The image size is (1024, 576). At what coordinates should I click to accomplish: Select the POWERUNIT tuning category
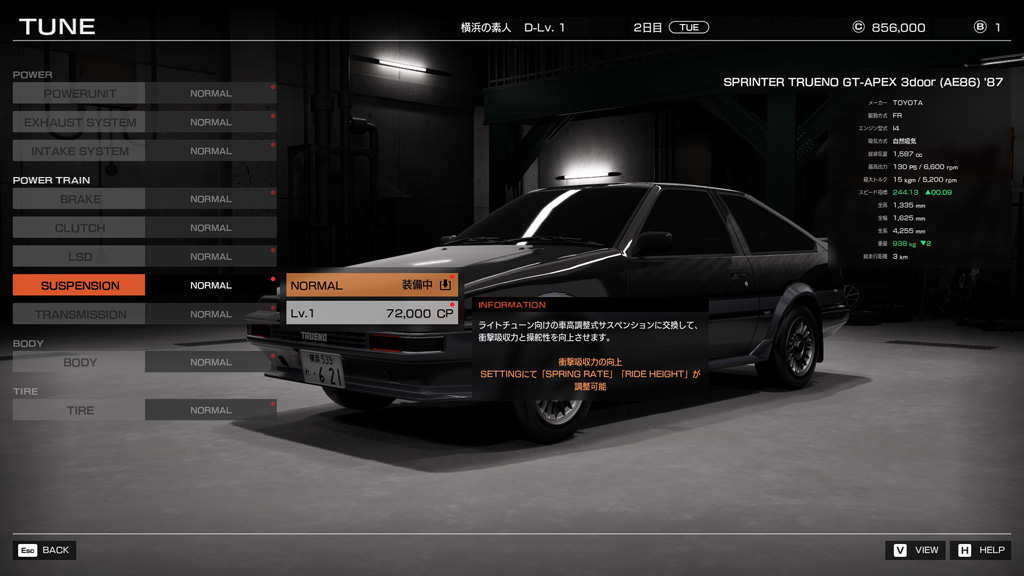[79, 93]
